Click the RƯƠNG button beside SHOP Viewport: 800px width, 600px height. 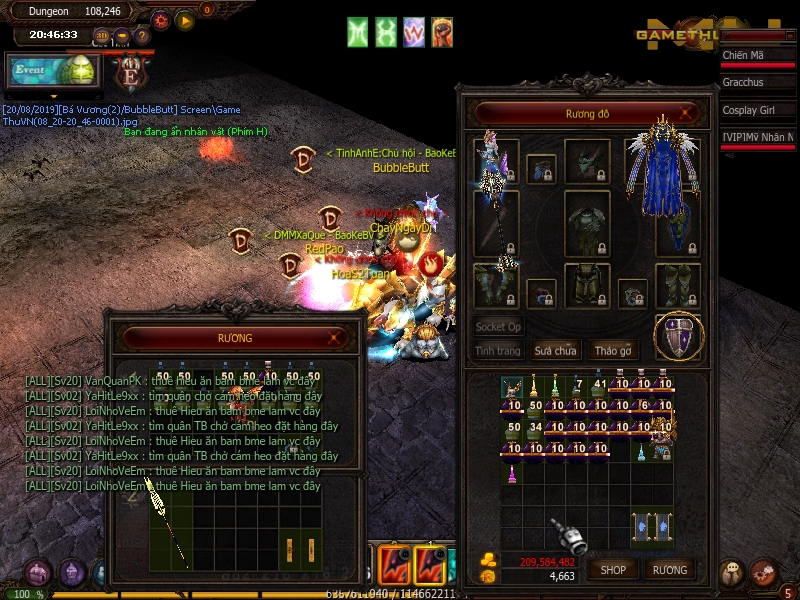coord(670,569)
